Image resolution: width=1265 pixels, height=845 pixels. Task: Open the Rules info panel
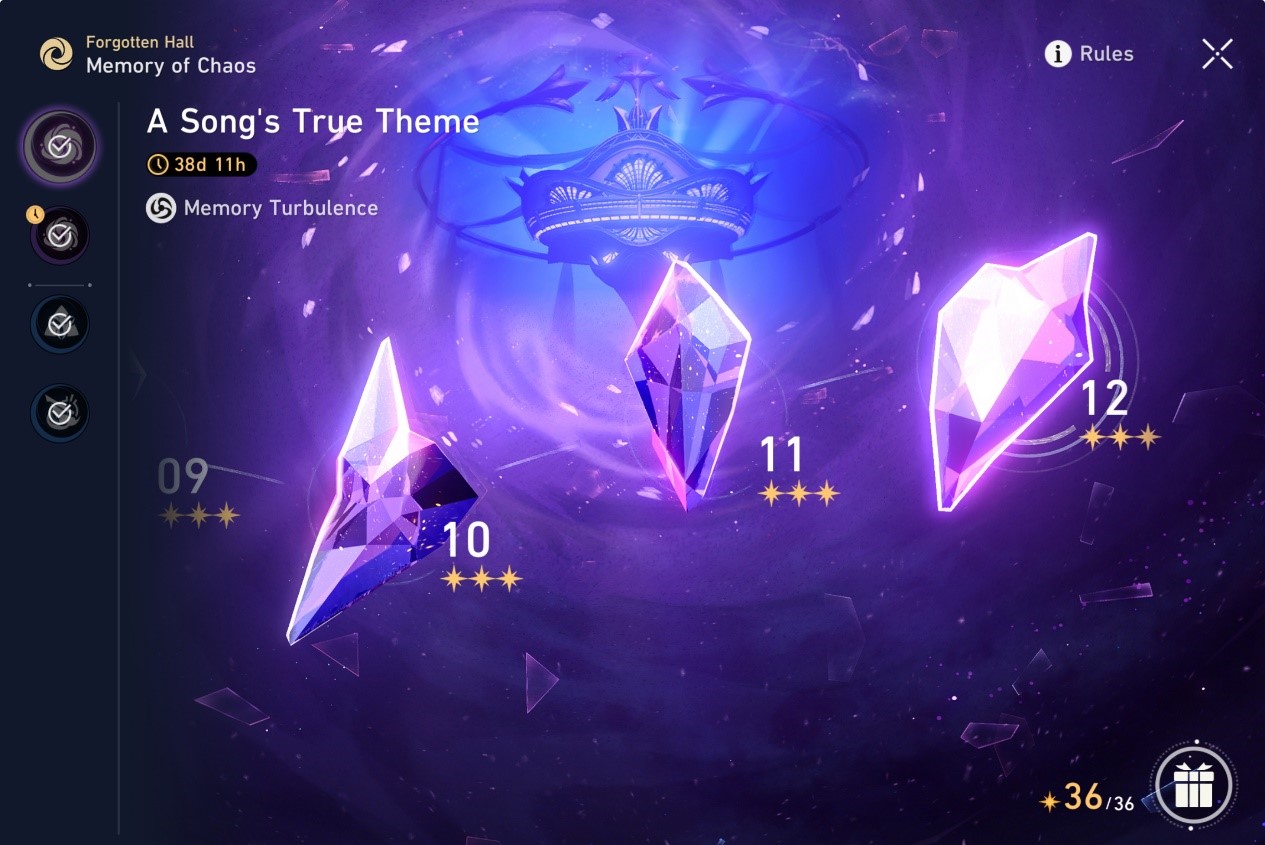click(1089, 54)
